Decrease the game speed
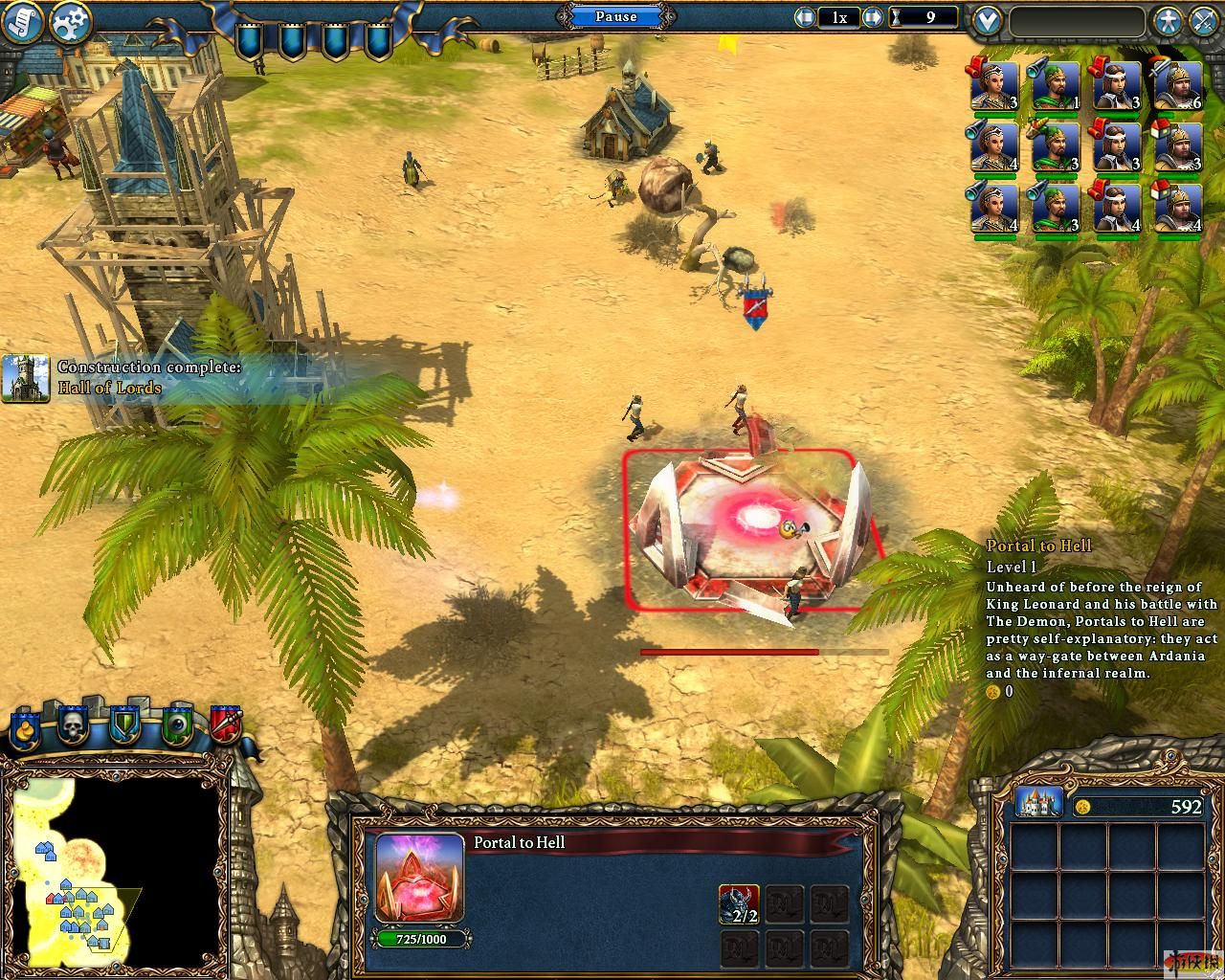 805,17
